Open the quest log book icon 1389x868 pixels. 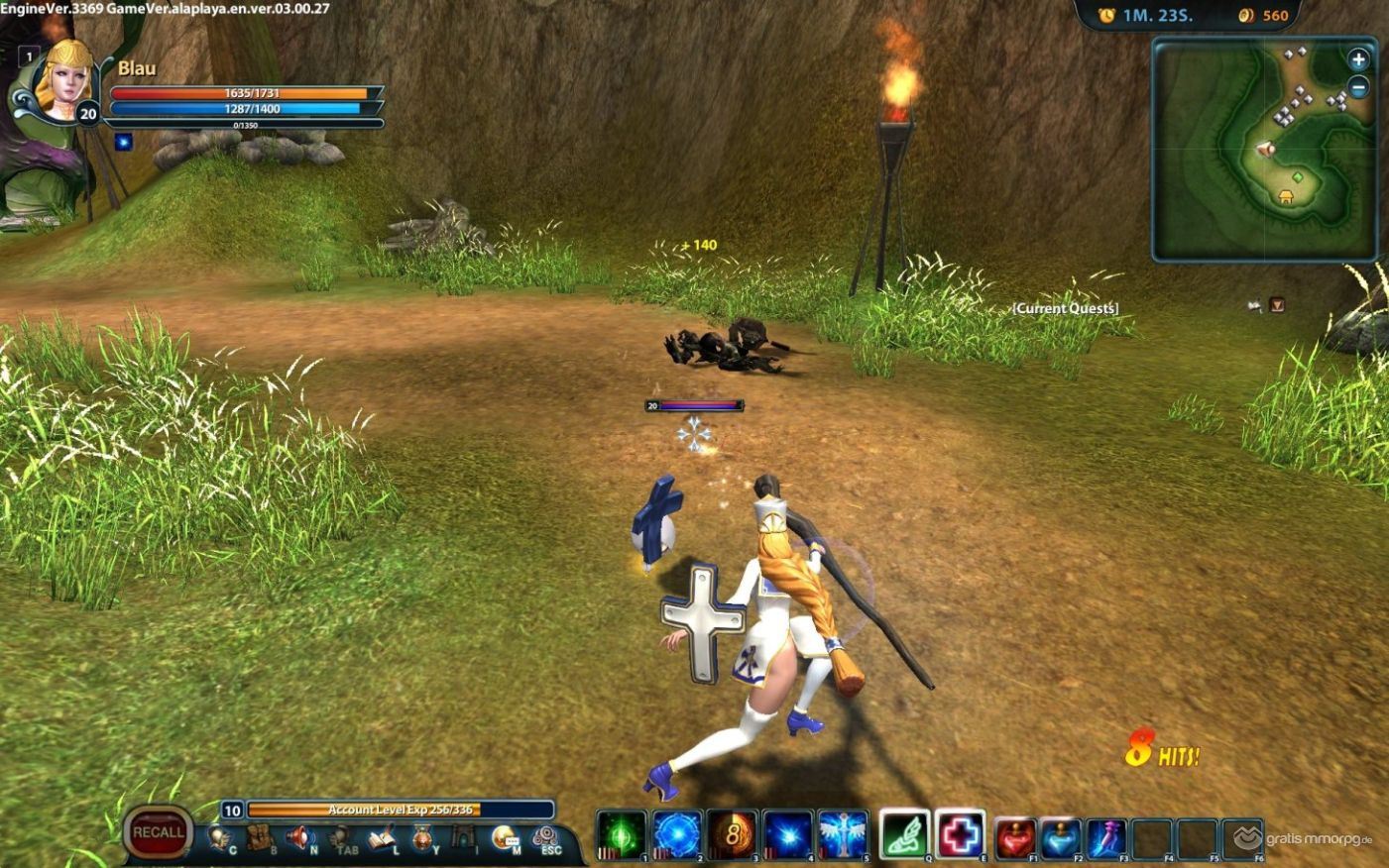(382, 839)
